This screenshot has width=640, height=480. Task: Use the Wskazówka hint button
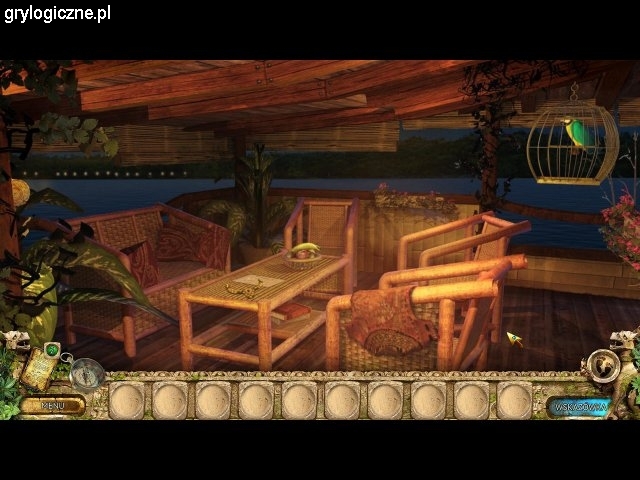[578, 406]
